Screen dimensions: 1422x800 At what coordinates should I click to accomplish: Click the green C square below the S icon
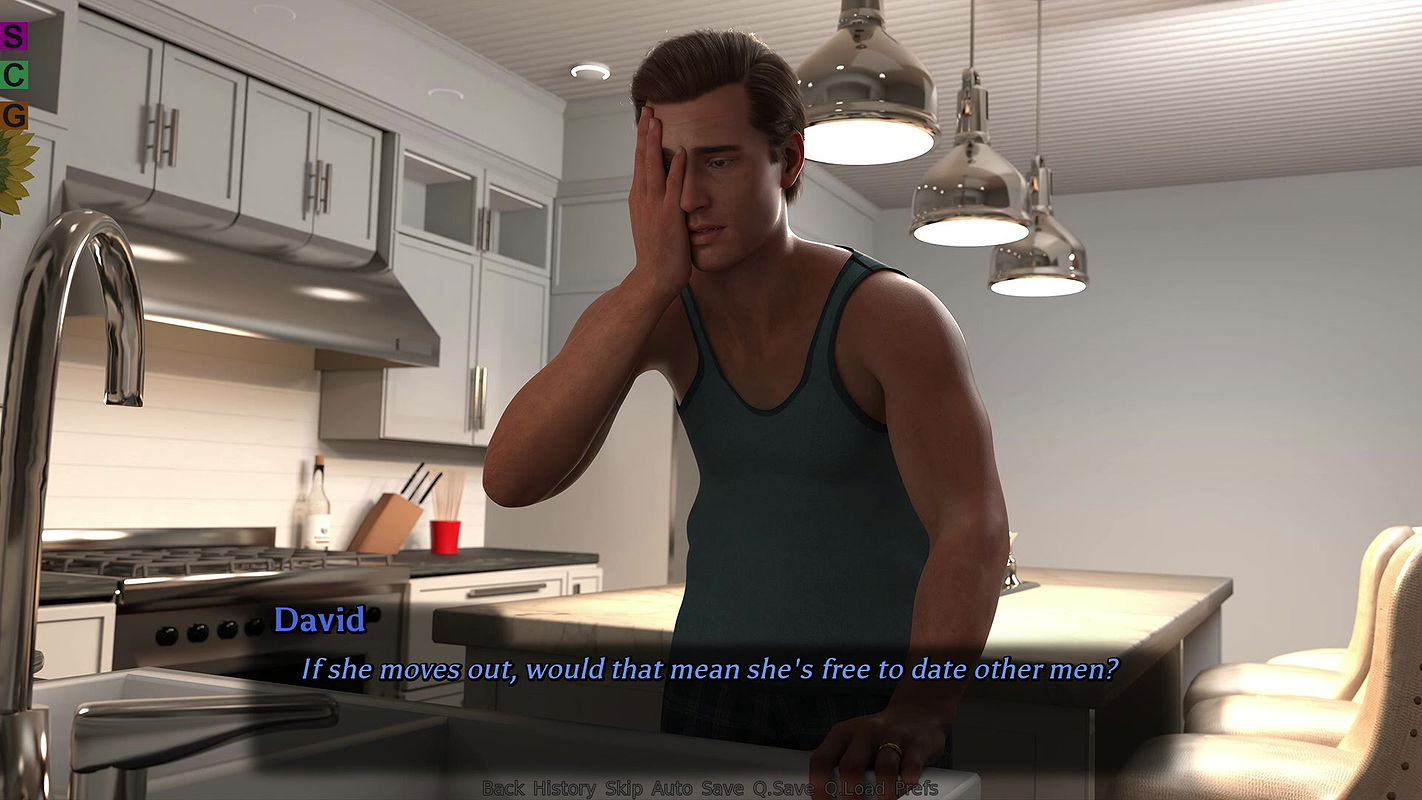[14, 76]
